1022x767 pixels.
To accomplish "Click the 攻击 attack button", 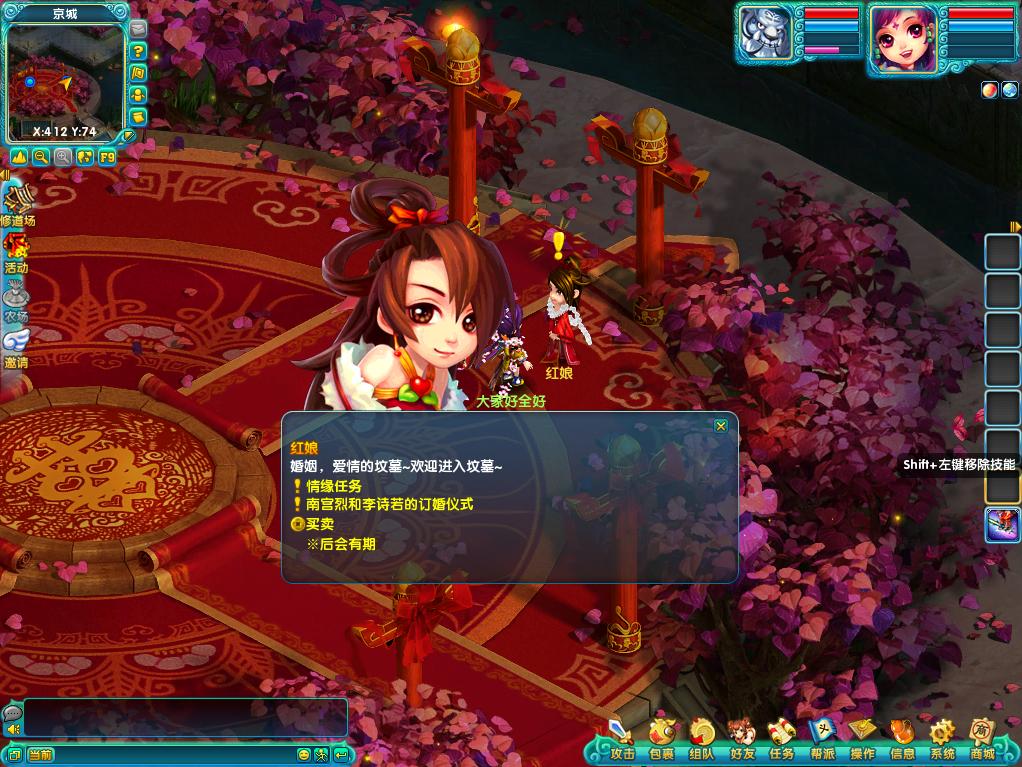I will pyautogui.click(x=621, y=740).
